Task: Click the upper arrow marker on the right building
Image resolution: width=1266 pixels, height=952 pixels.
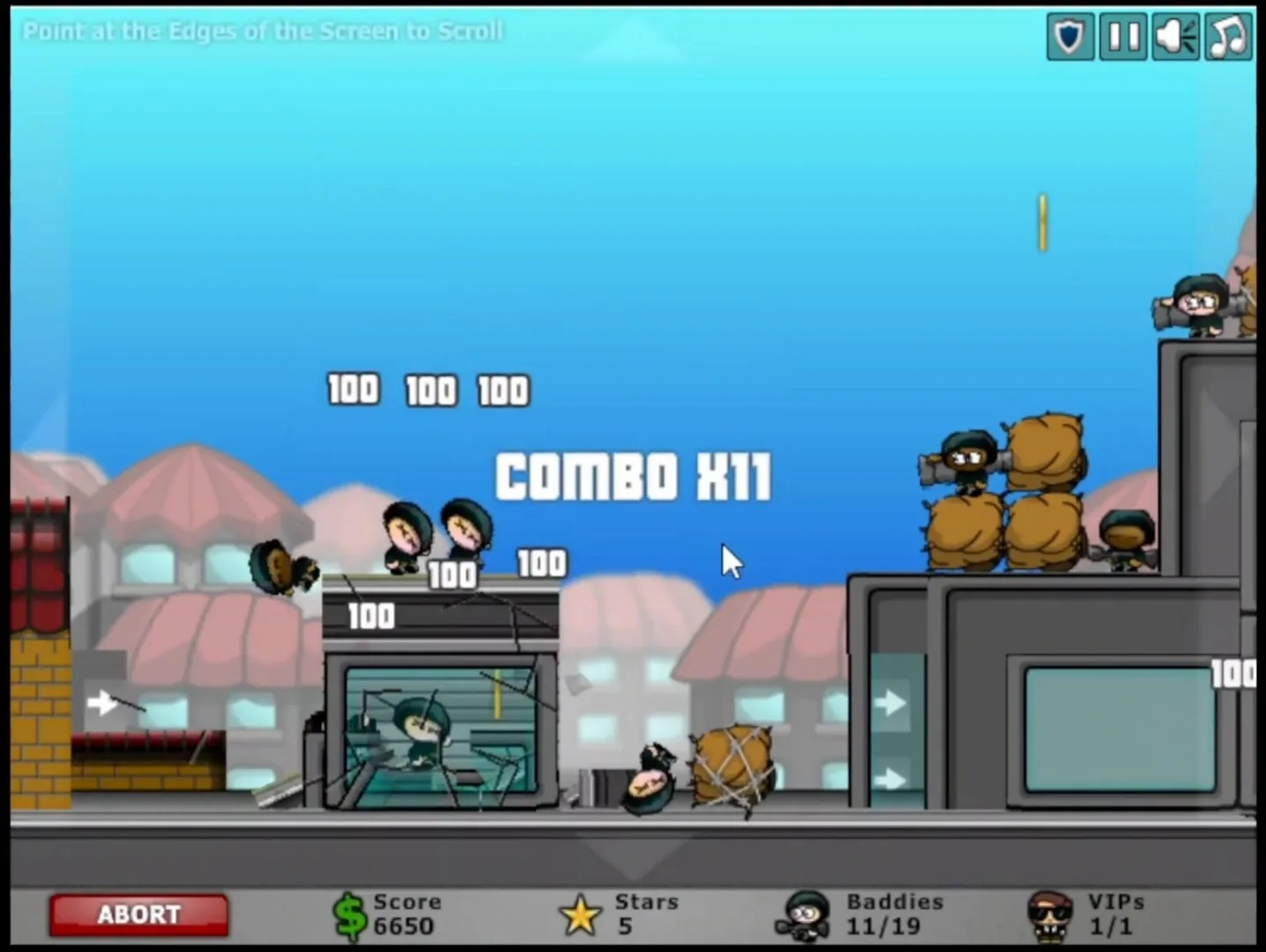Action: 890,703
